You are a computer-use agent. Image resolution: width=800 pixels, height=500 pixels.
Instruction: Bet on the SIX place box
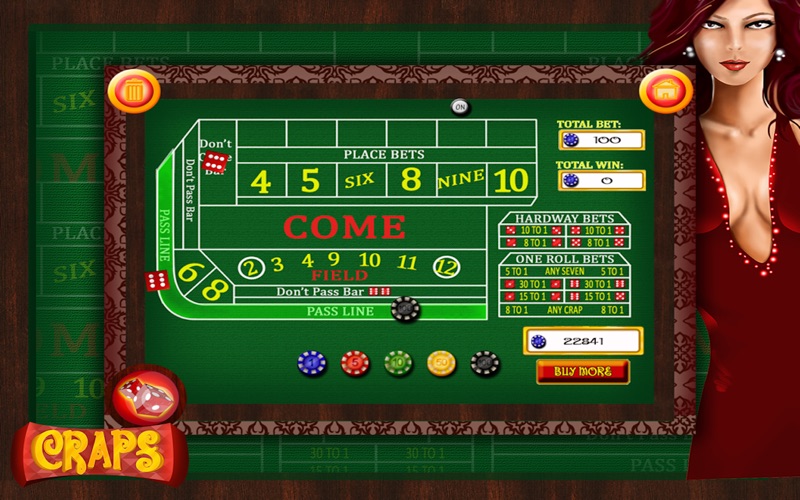(360, 182)
